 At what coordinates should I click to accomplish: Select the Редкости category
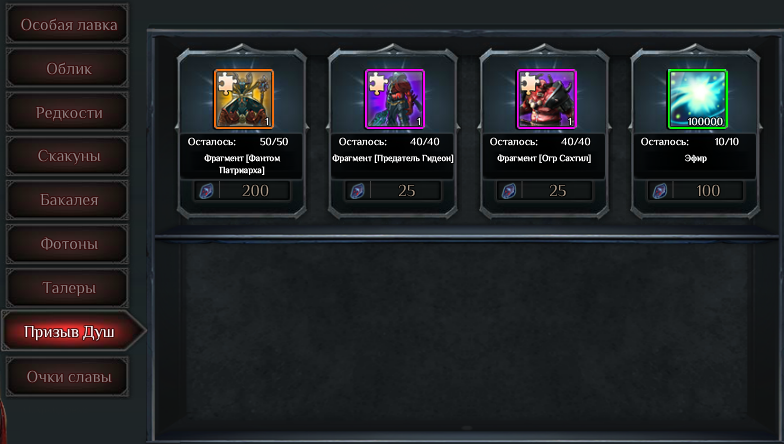click(x=68, y=112)
